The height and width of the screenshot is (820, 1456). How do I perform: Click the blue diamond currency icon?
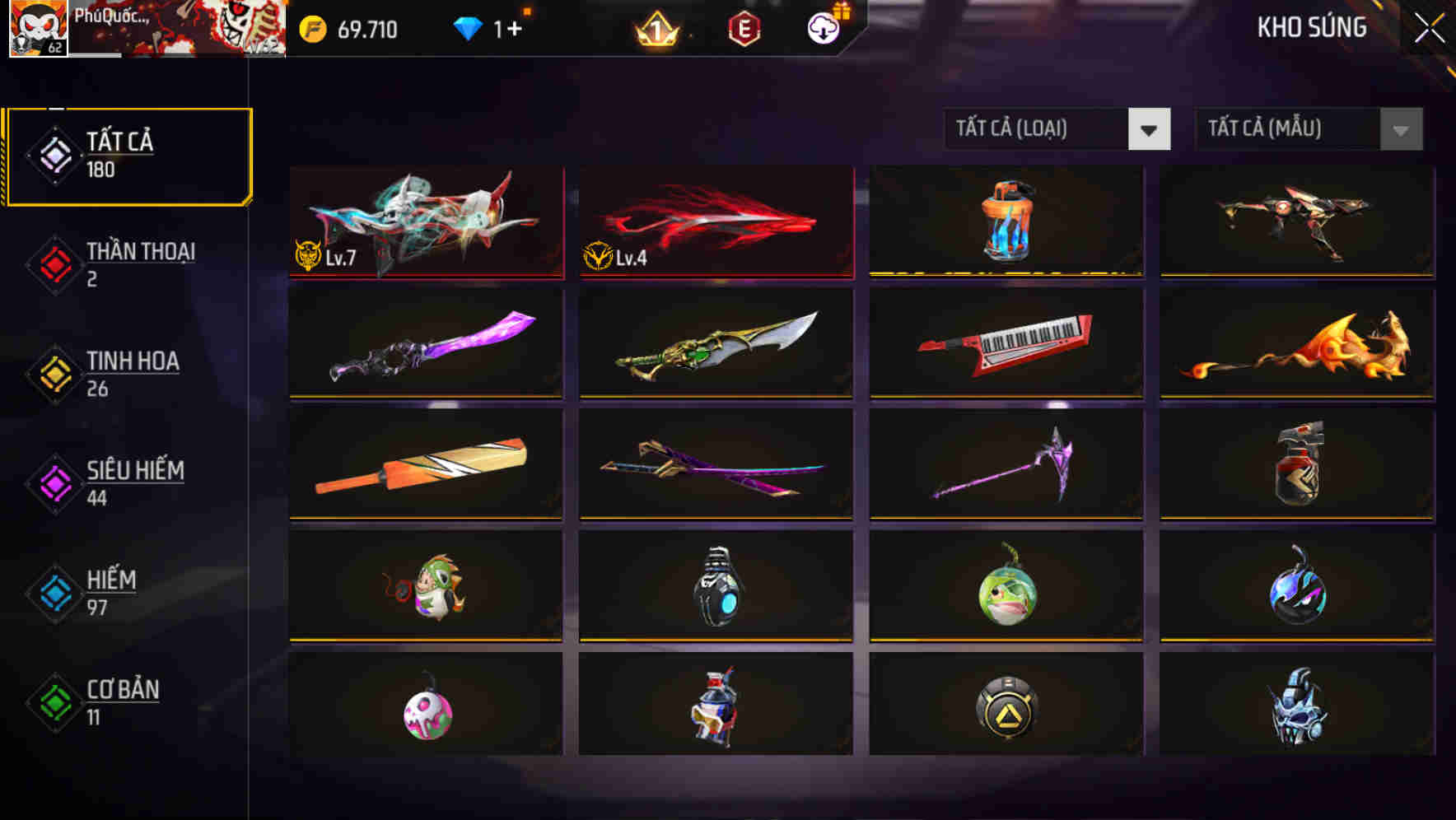(x=468, y=27)
